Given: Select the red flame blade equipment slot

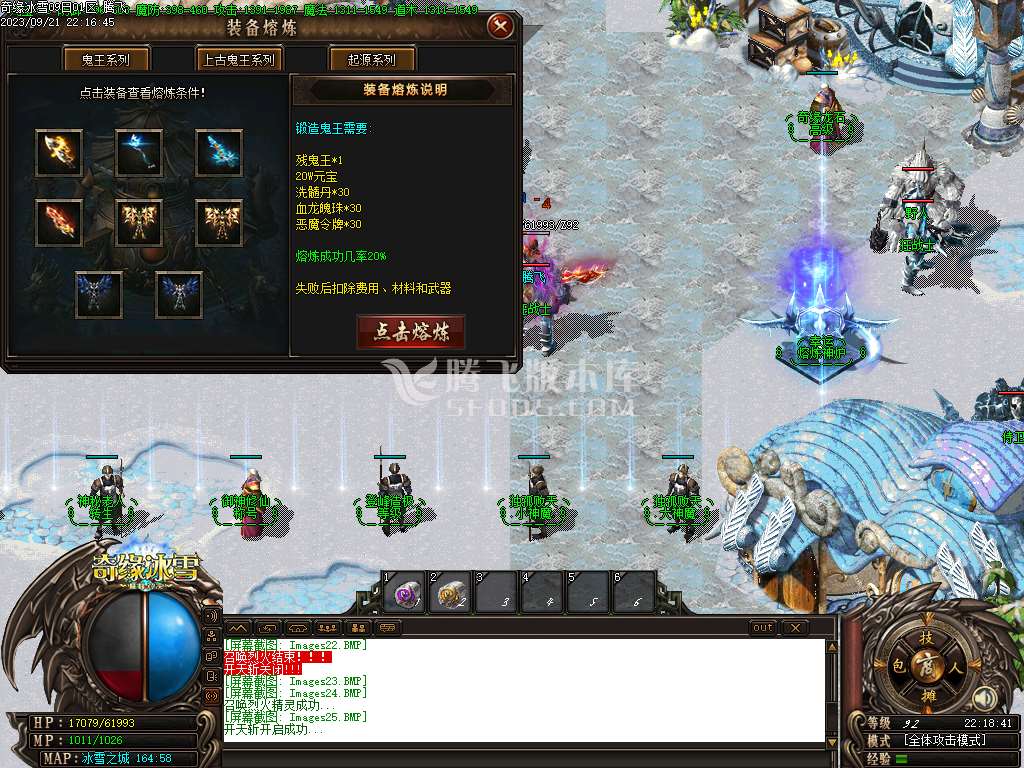Looking at the screenshot, I should [x=59, y=222].
